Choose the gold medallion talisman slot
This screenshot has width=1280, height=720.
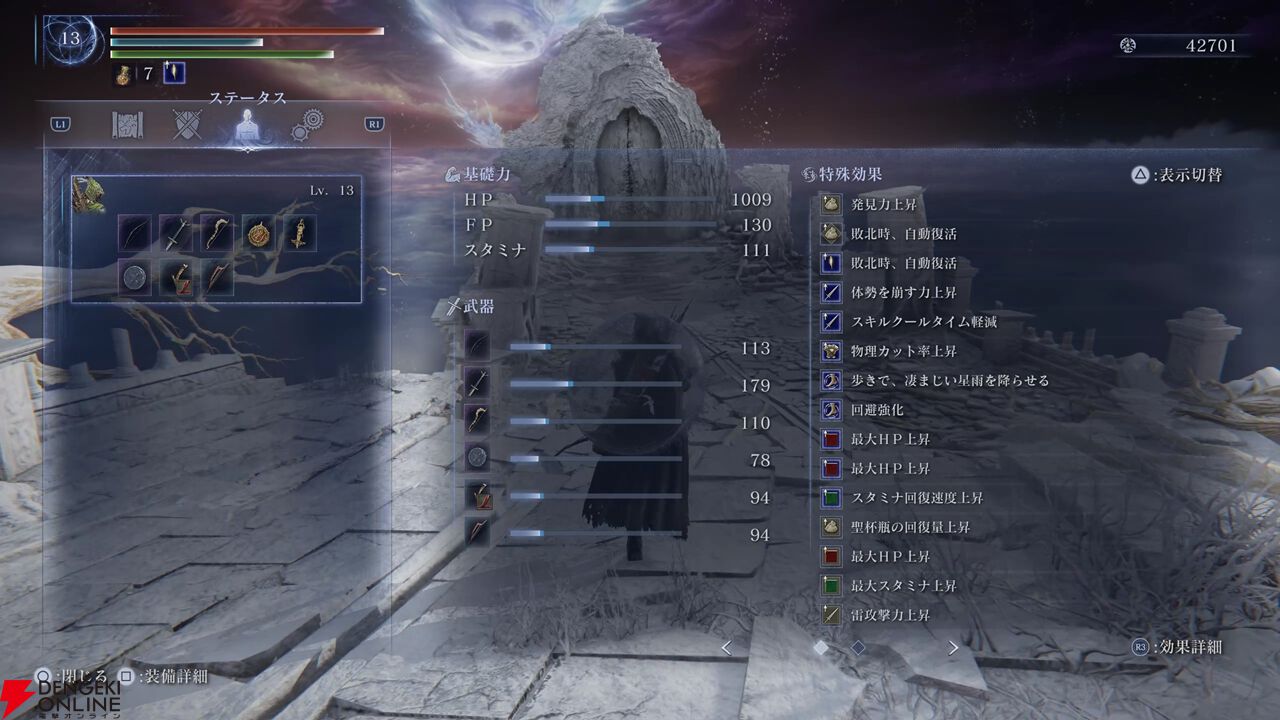point(259,234)
